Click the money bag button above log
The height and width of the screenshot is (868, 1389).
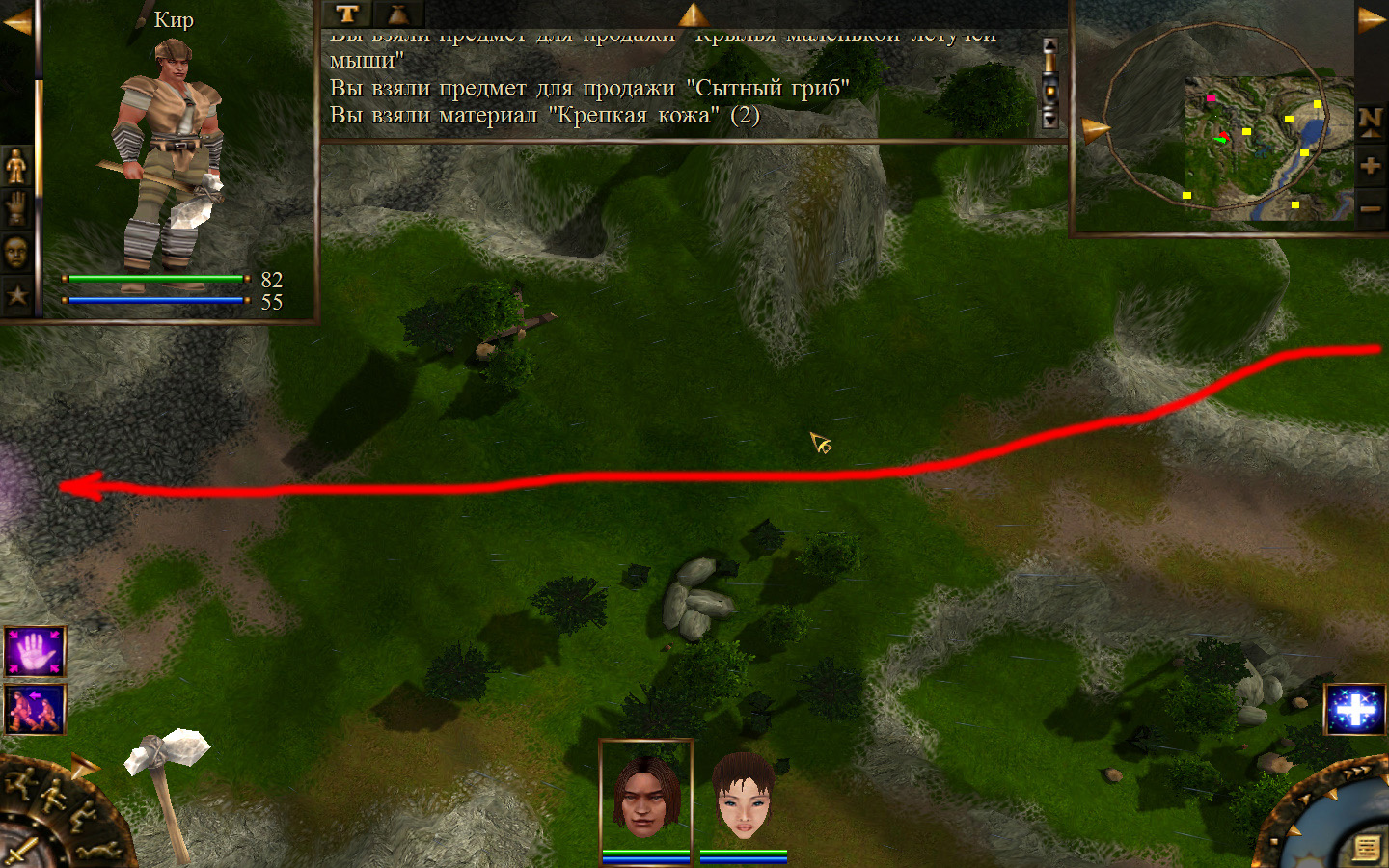[x=397, y=14]
